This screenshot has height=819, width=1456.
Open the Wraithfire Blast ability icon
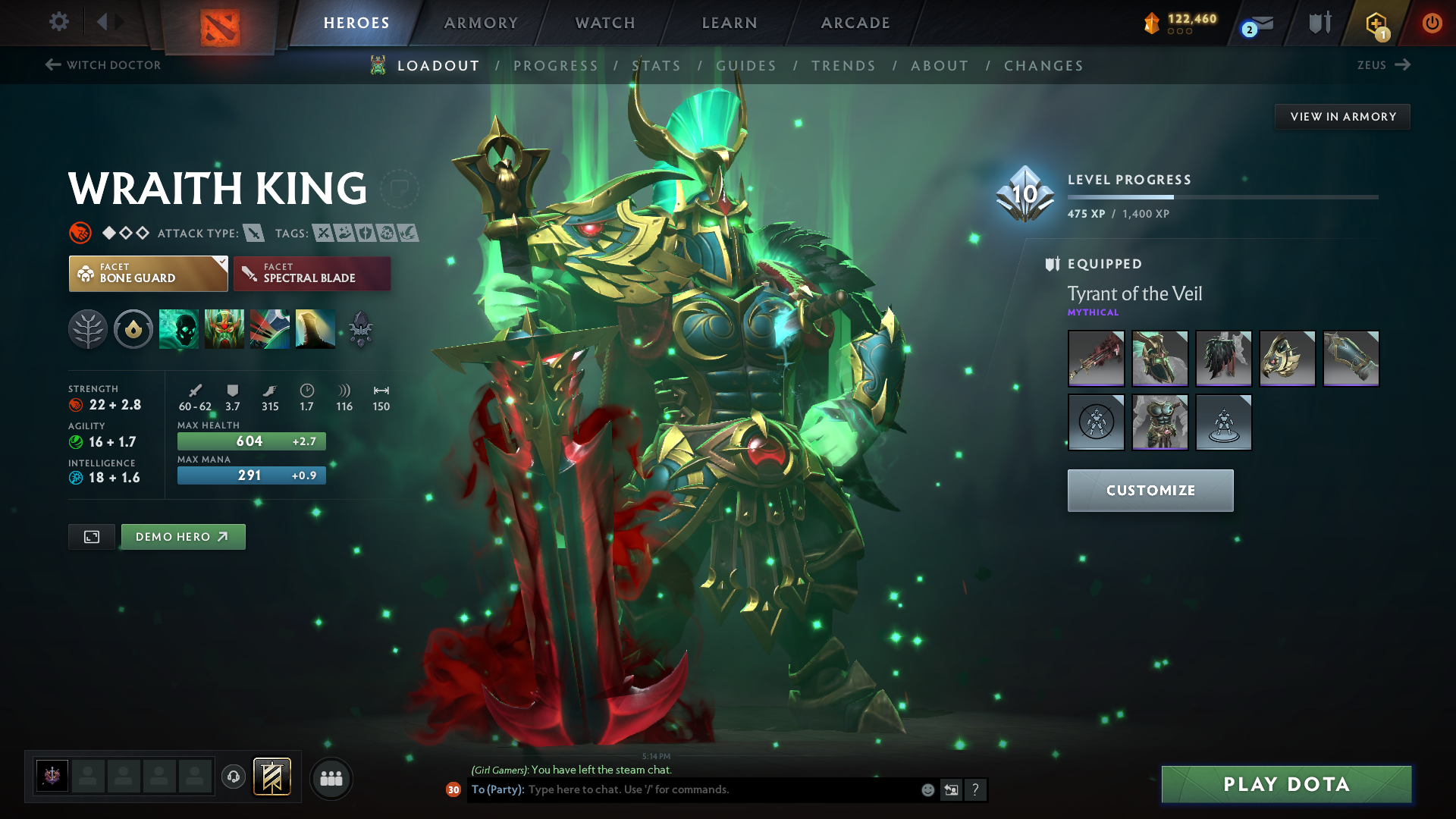pos(178,329)
